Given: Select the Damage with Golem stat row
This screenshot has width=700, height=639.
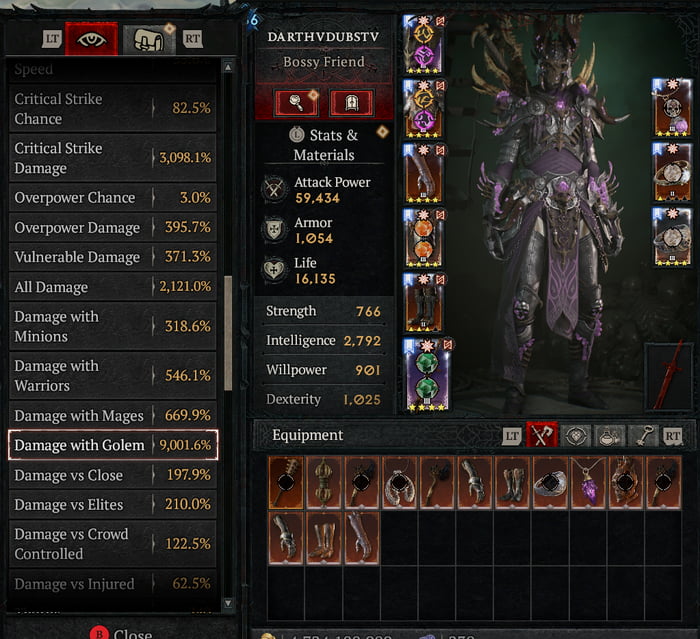Looking at the screenshot, I should click(x=113, y=445).
